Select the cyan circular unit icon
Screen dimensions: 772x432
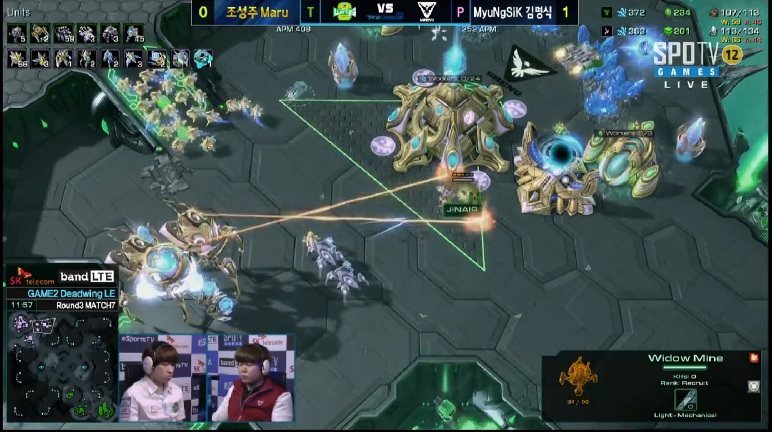click(203, 58)
